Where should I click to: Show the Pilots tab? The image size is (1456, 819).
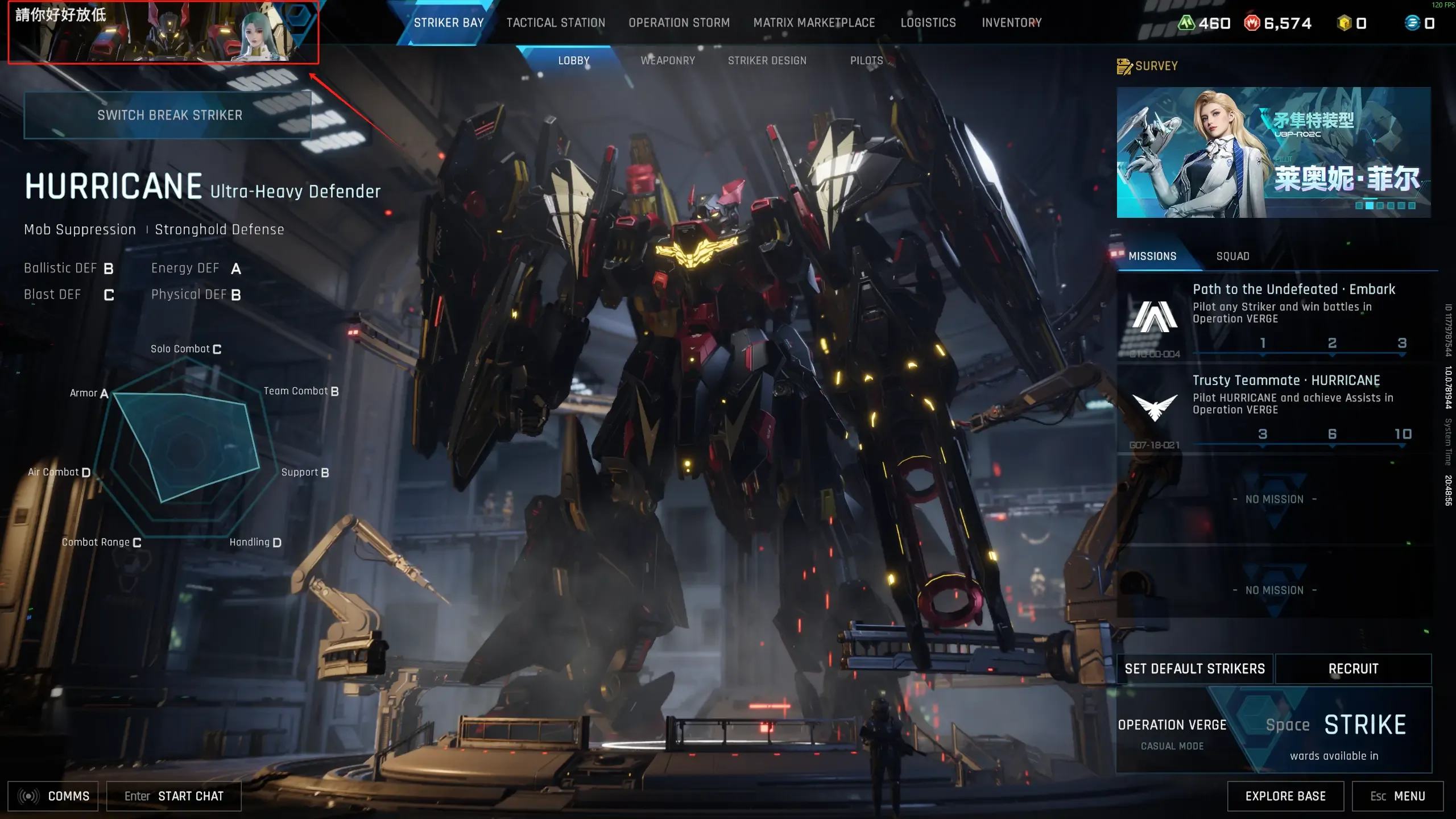click(866, 61)
